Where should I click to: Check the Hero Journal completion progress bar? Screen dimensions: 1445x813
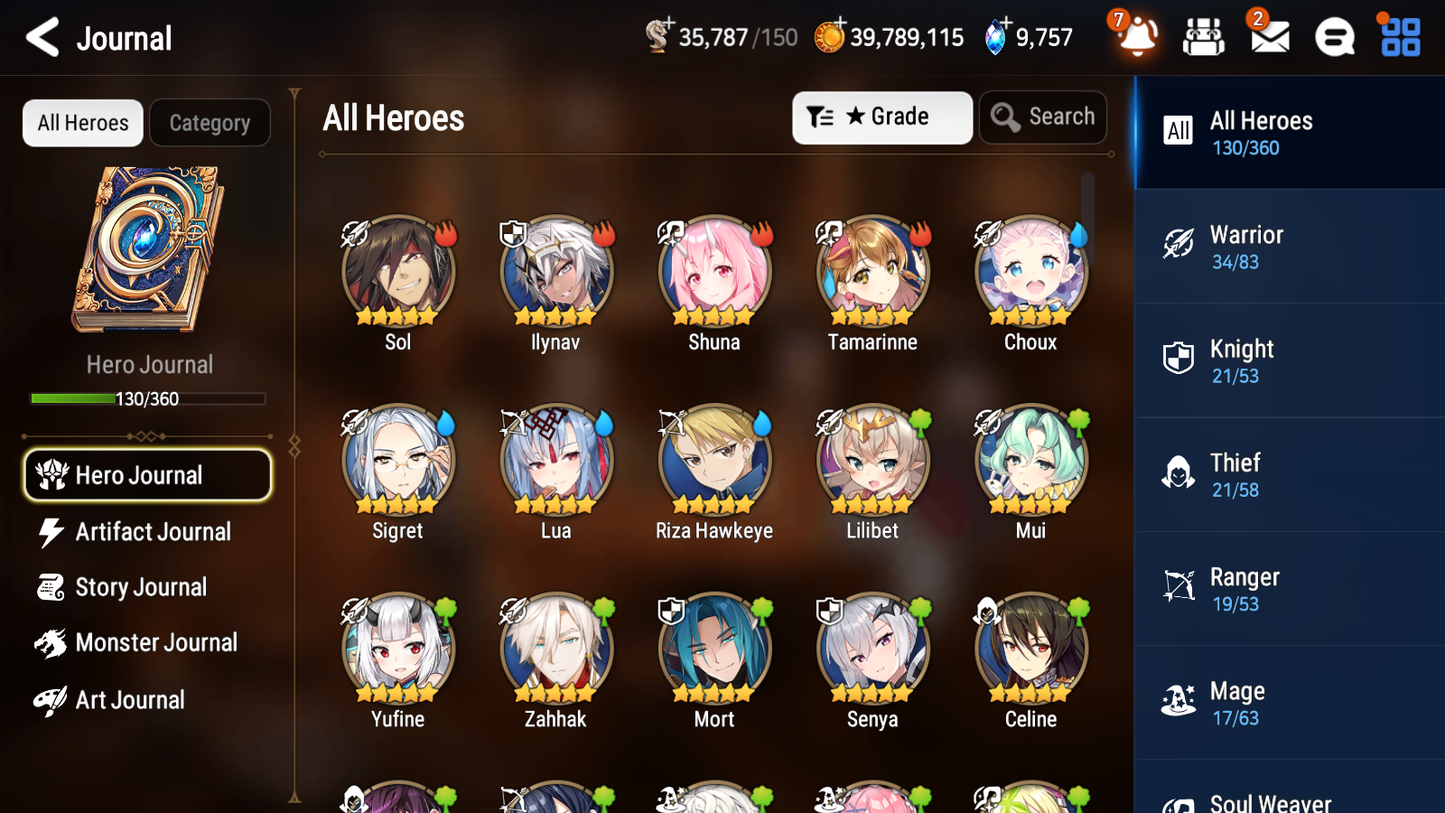[x=148, y=398]
